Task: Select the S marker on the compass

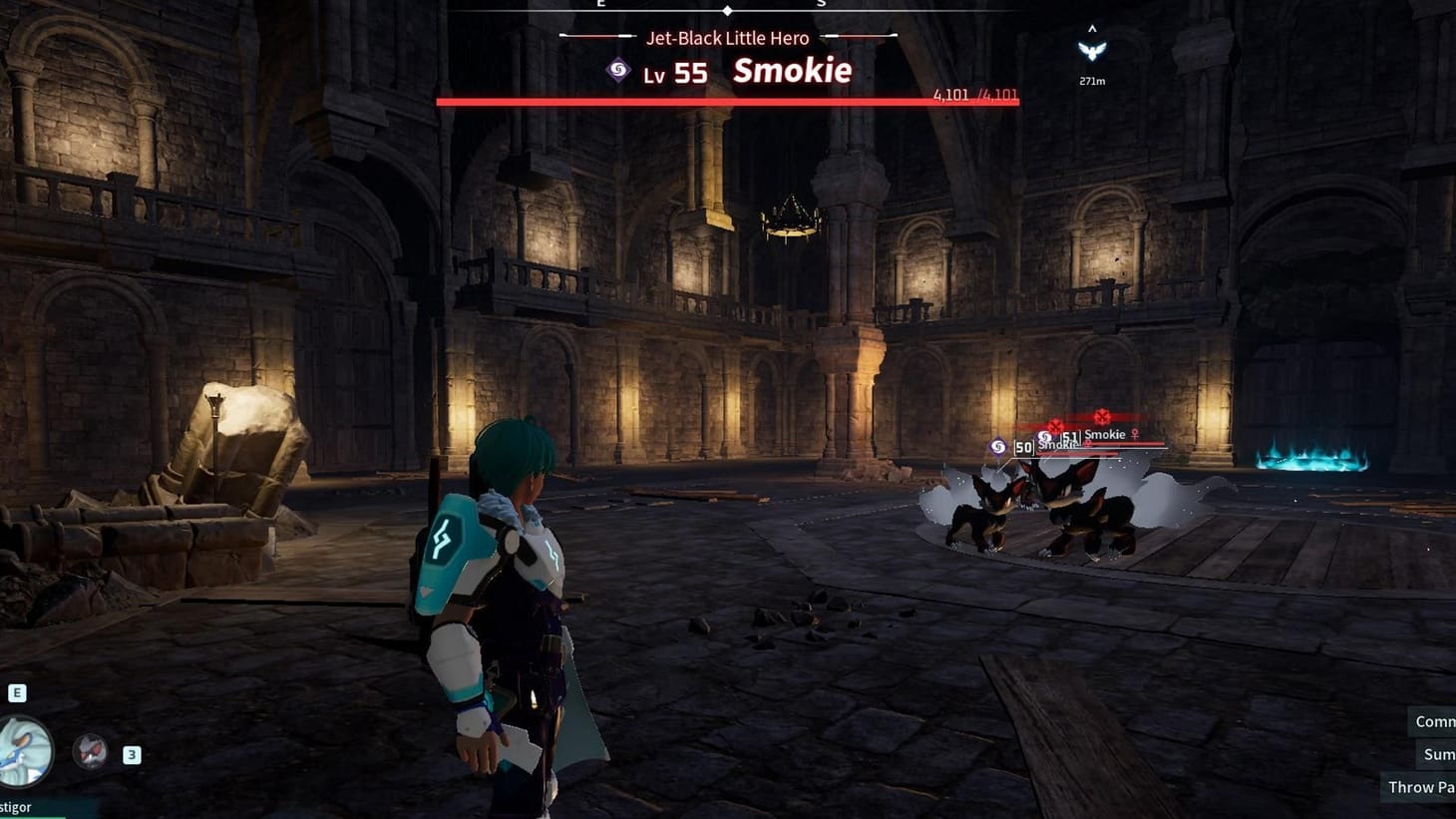Action: click(822, 3)
